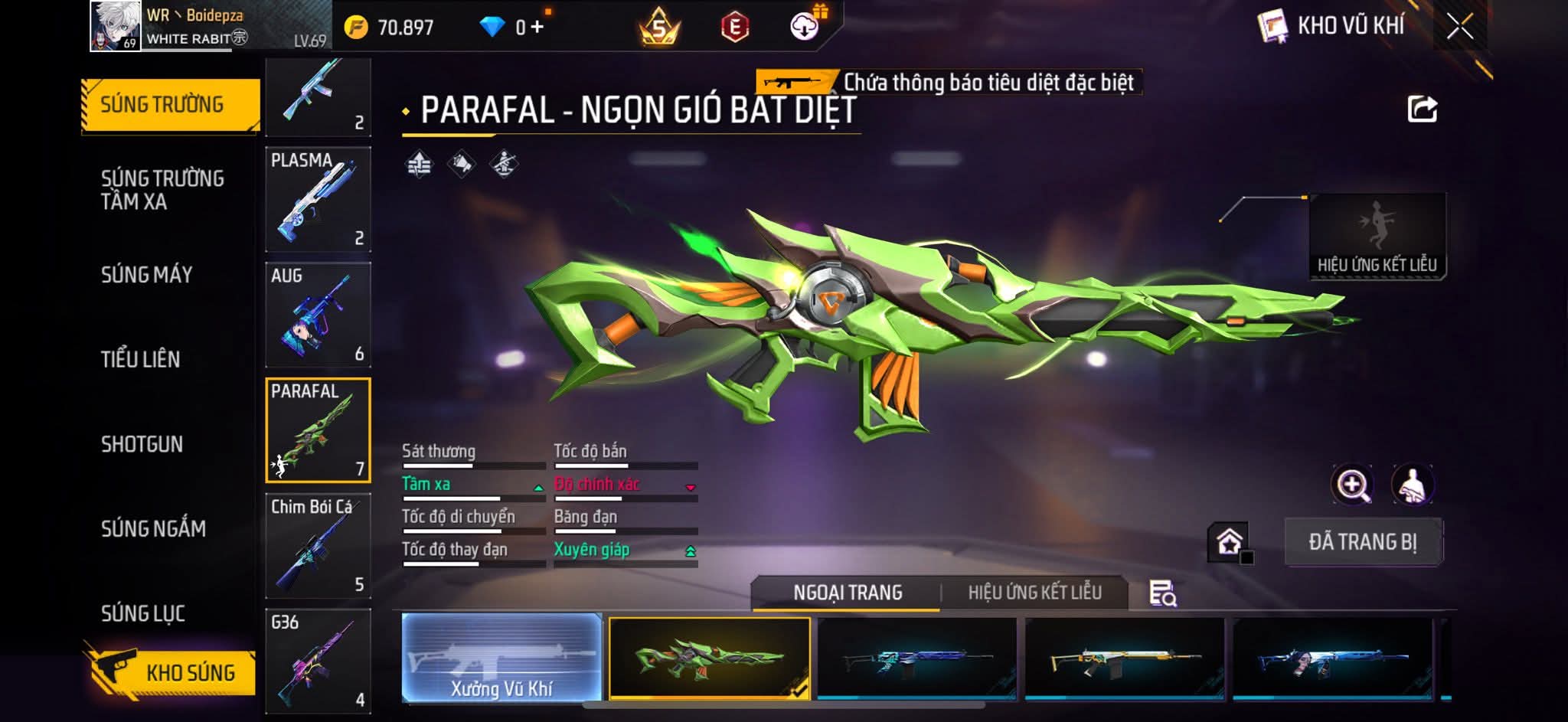The image size is (1568, 722).
Task: Select the PLASMA weapon tile
Action: click(x=318, y=199)
